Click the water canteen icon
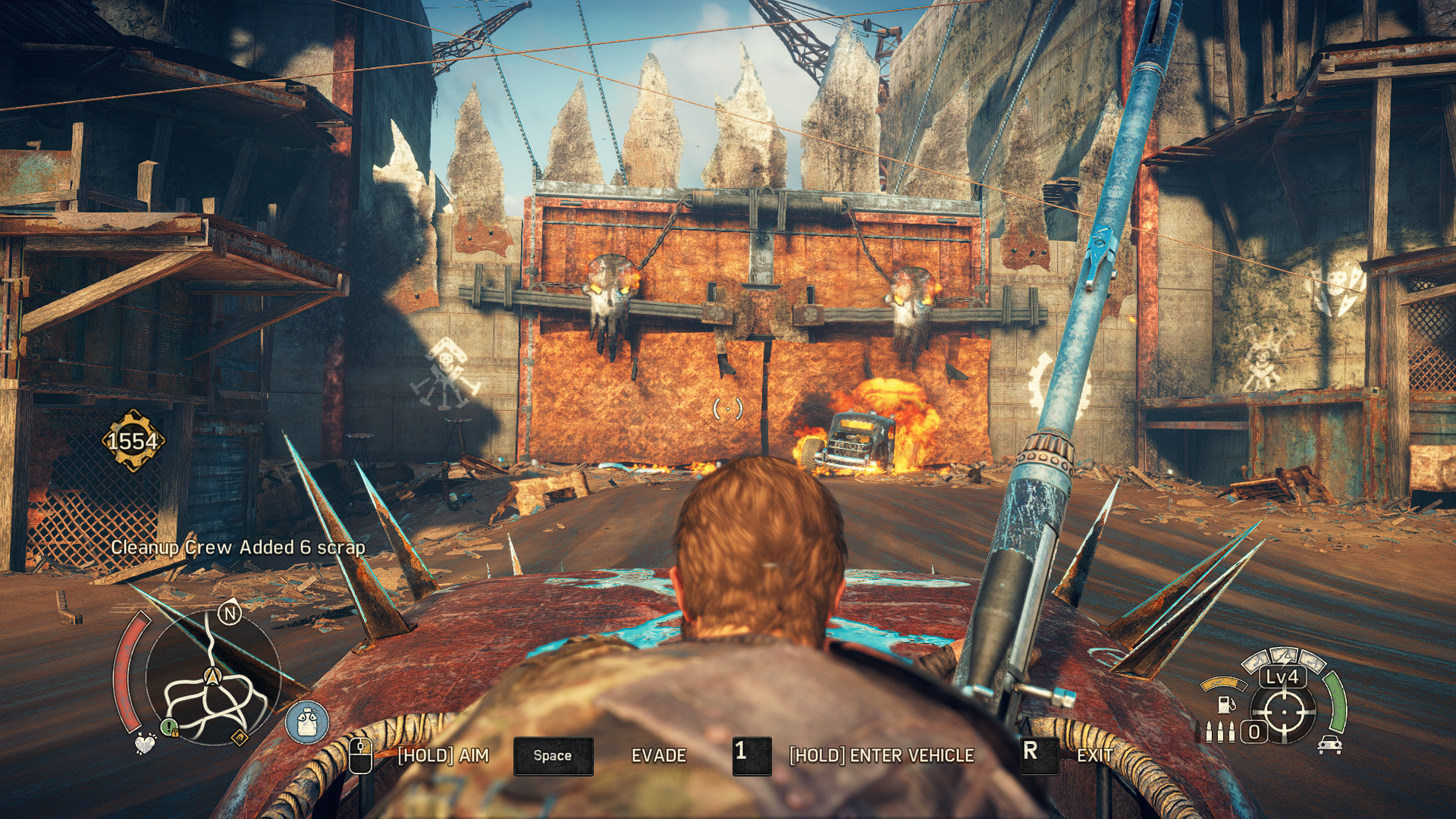The height and width of the screenshot is (819, 1456). pyautogui.click(x=307, y=721)
